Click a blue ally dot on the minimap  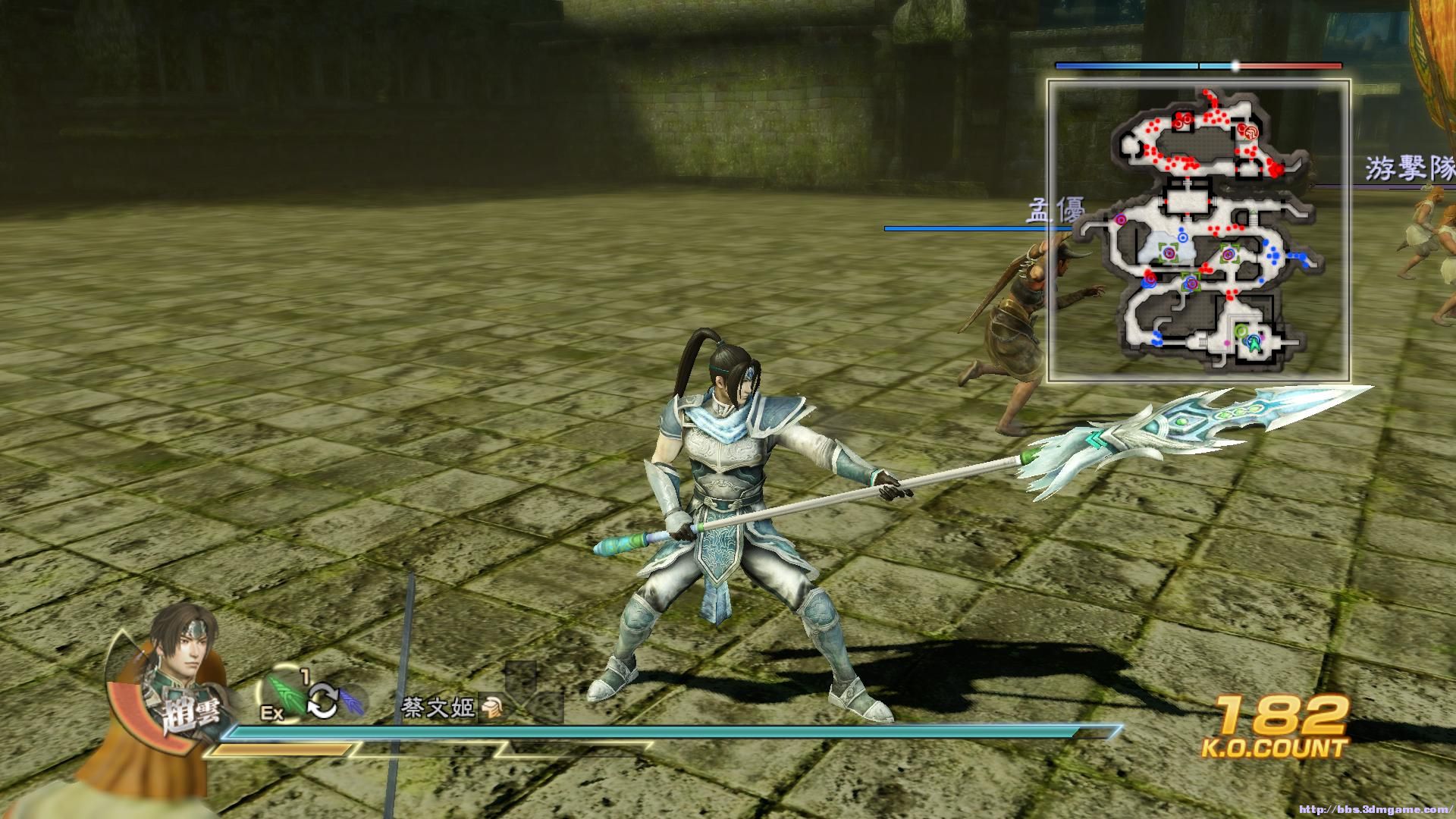coord(1272,256)
